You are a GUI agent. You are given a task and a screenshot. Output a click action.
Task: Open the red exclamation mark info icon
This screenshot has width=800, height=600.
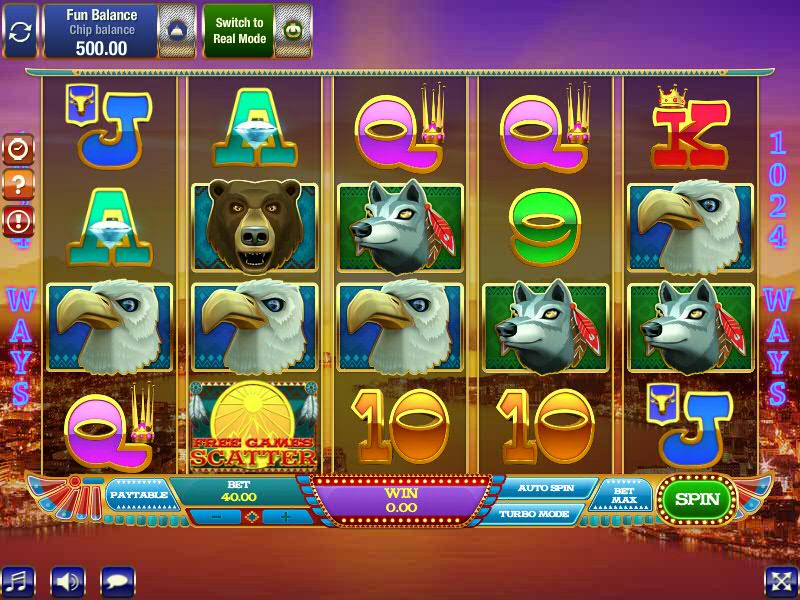coord(19,220)
